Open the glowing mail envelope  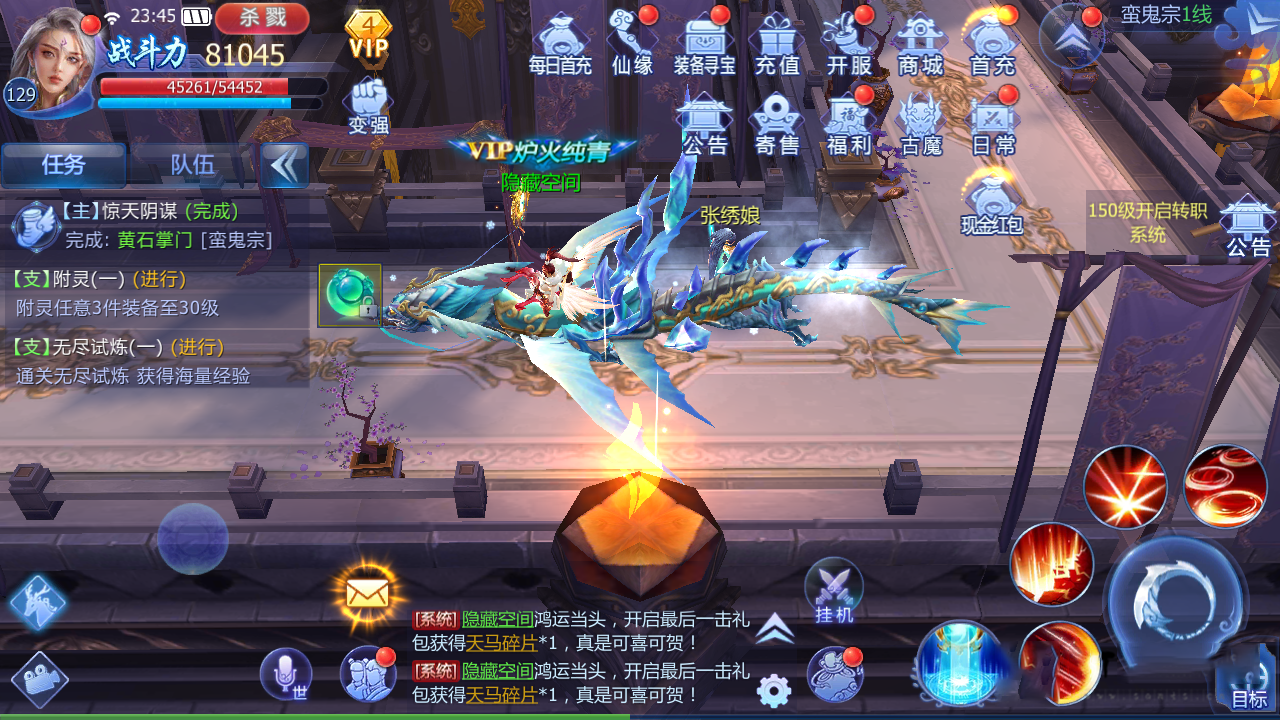(367, 594)
